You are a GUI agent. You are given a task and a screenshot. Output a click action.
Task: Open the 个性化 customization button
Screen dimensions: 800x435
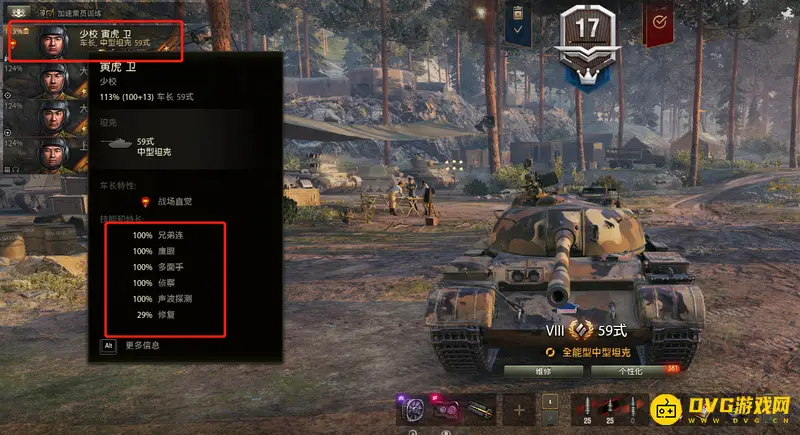point(630,369)
